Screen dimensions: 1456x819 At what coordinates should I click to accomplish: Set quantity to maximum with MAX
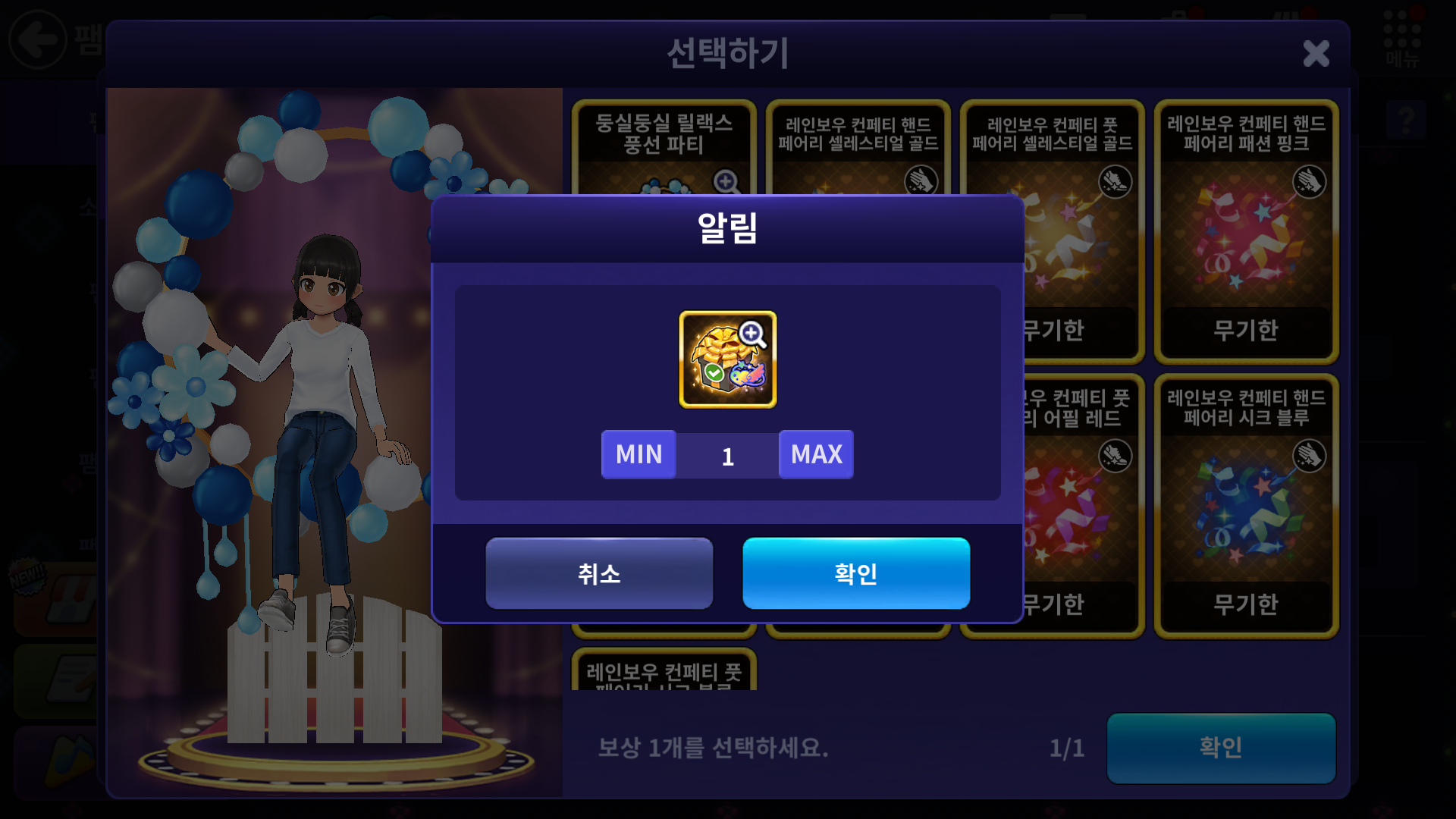[816, 454]
